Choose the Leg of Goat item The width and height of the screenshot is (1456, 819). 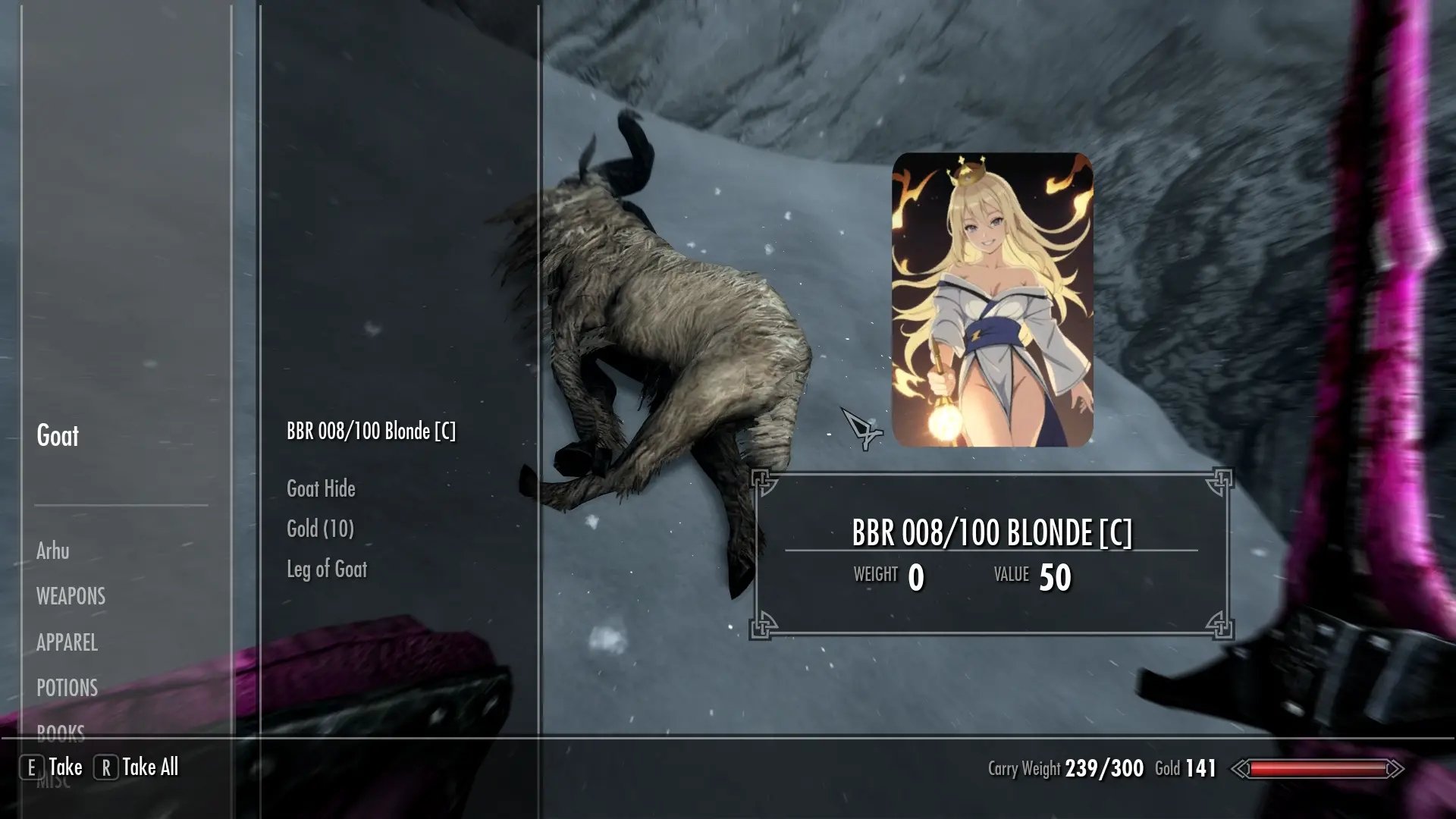coord(326,570)
